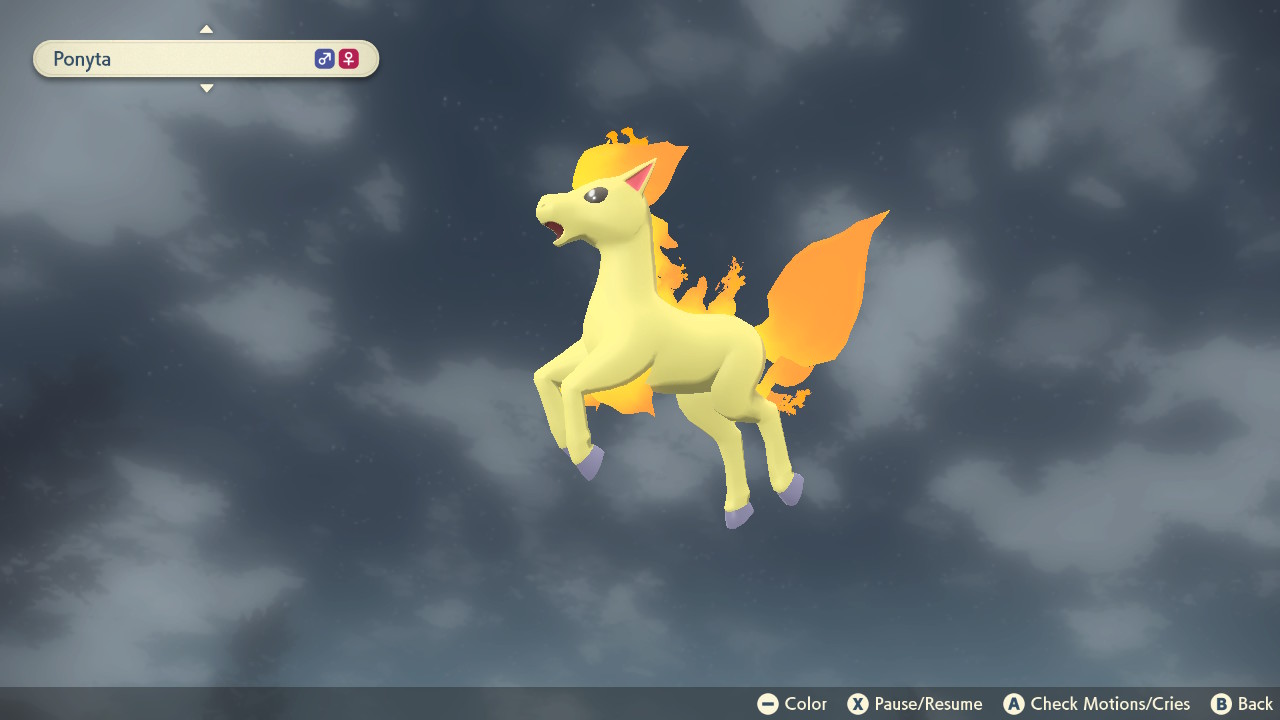The image size is (1280, 720).
Task: Click the A button icon beside Check Motions/Cries
Action: 1015,703
